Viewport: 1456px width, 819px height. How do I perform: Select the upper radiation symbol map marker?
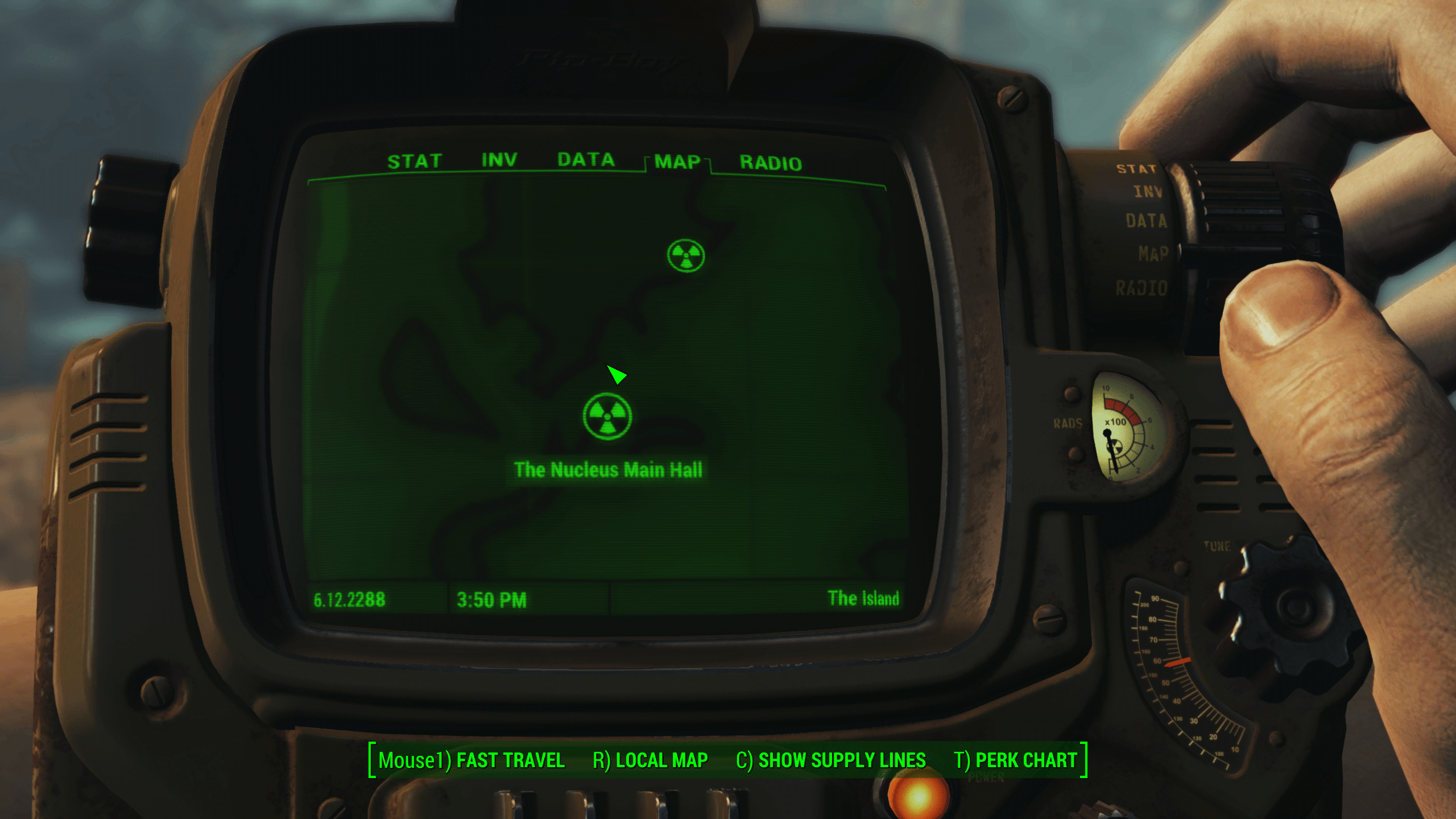coord(686,256)
